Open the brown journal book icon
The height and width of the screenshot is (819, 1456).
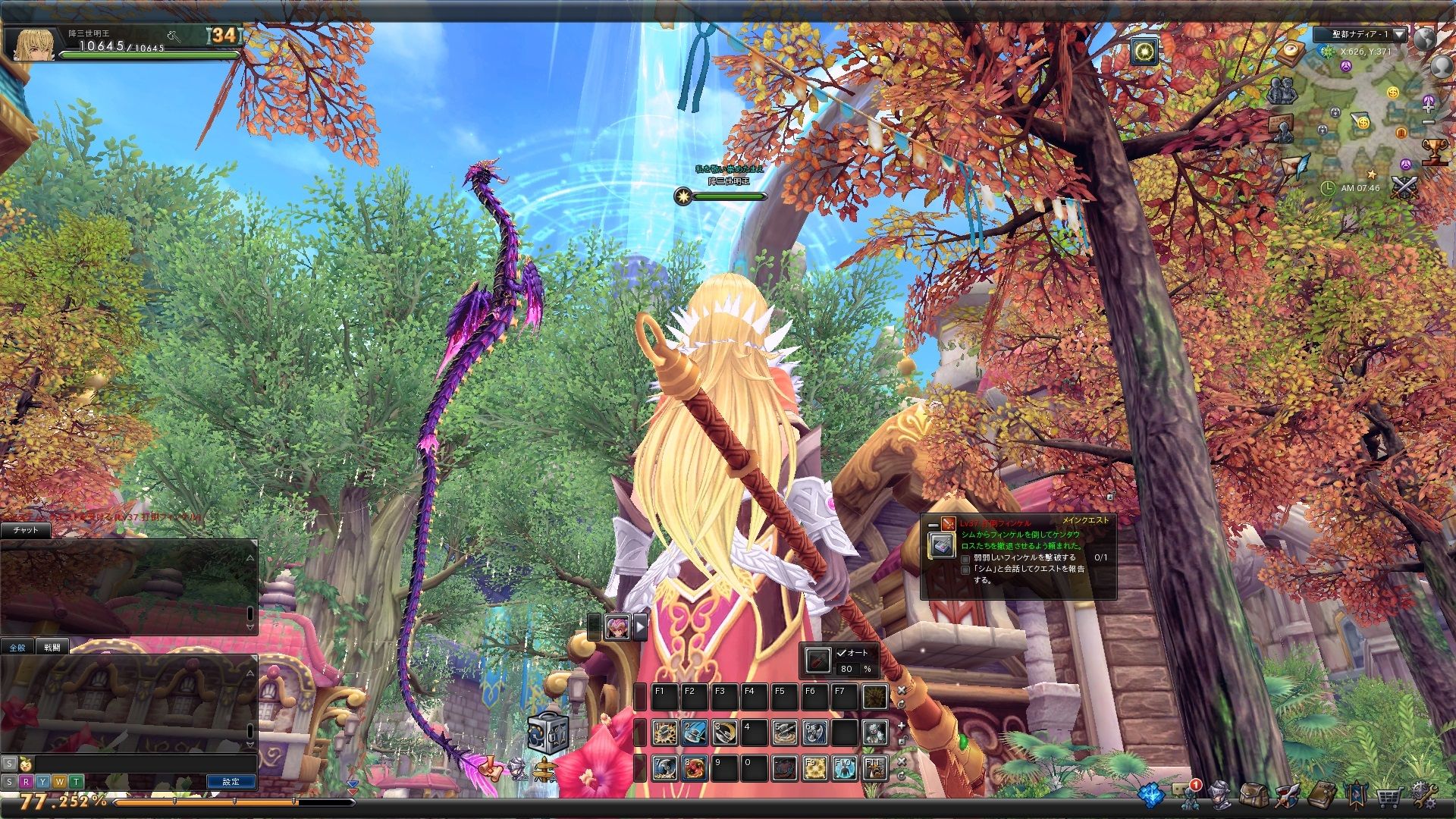click(1321, 795)
